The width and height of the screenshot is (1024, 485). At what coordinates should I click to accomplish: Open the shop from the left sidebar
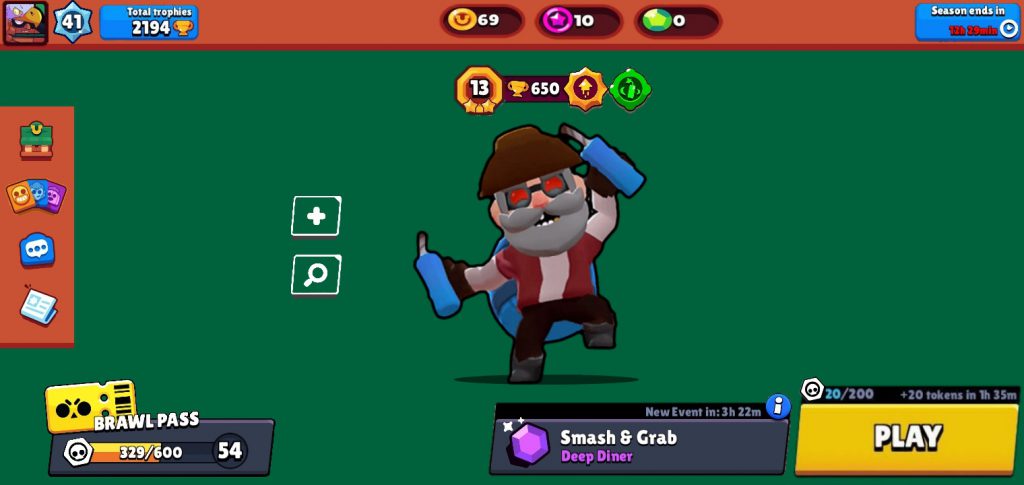pos(36,140)
